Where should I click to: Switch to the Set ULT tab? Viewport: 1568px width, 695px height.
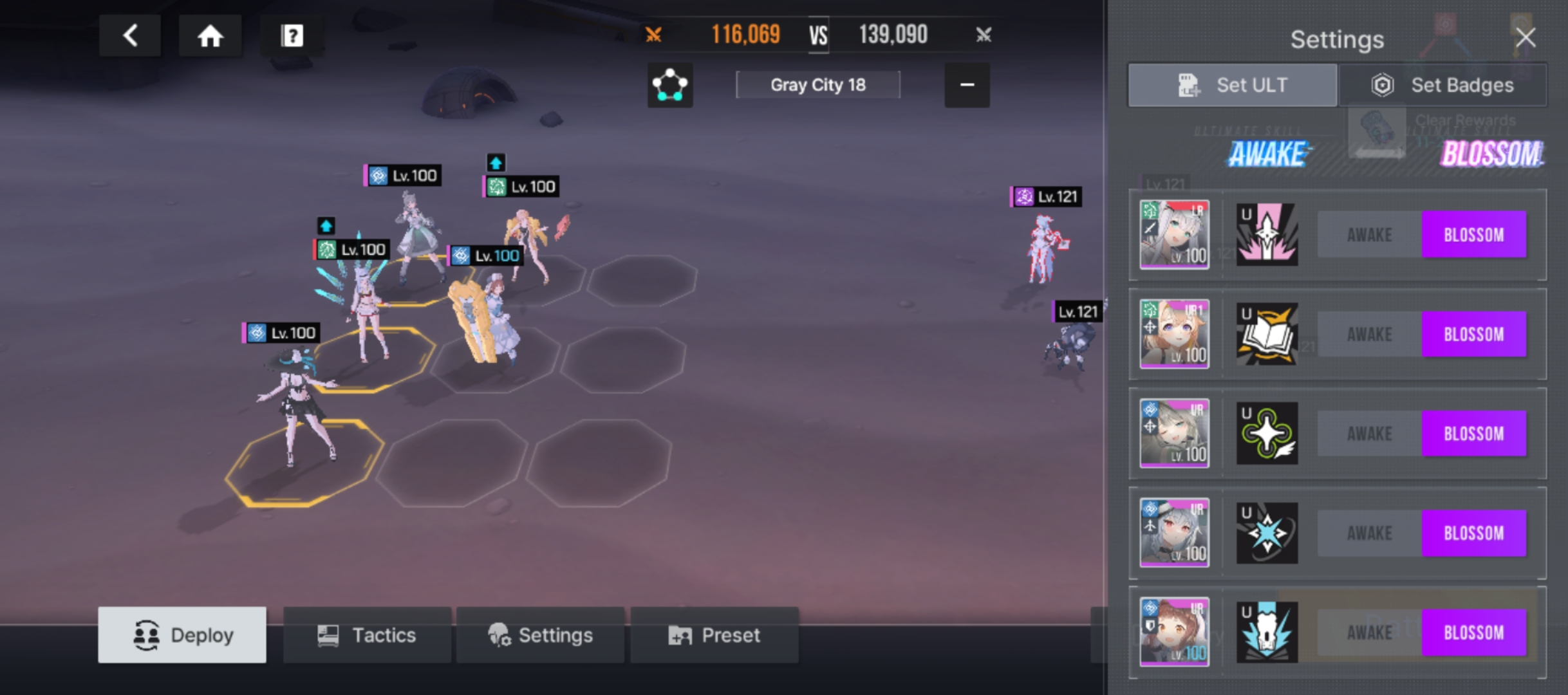pos(1232,85)
